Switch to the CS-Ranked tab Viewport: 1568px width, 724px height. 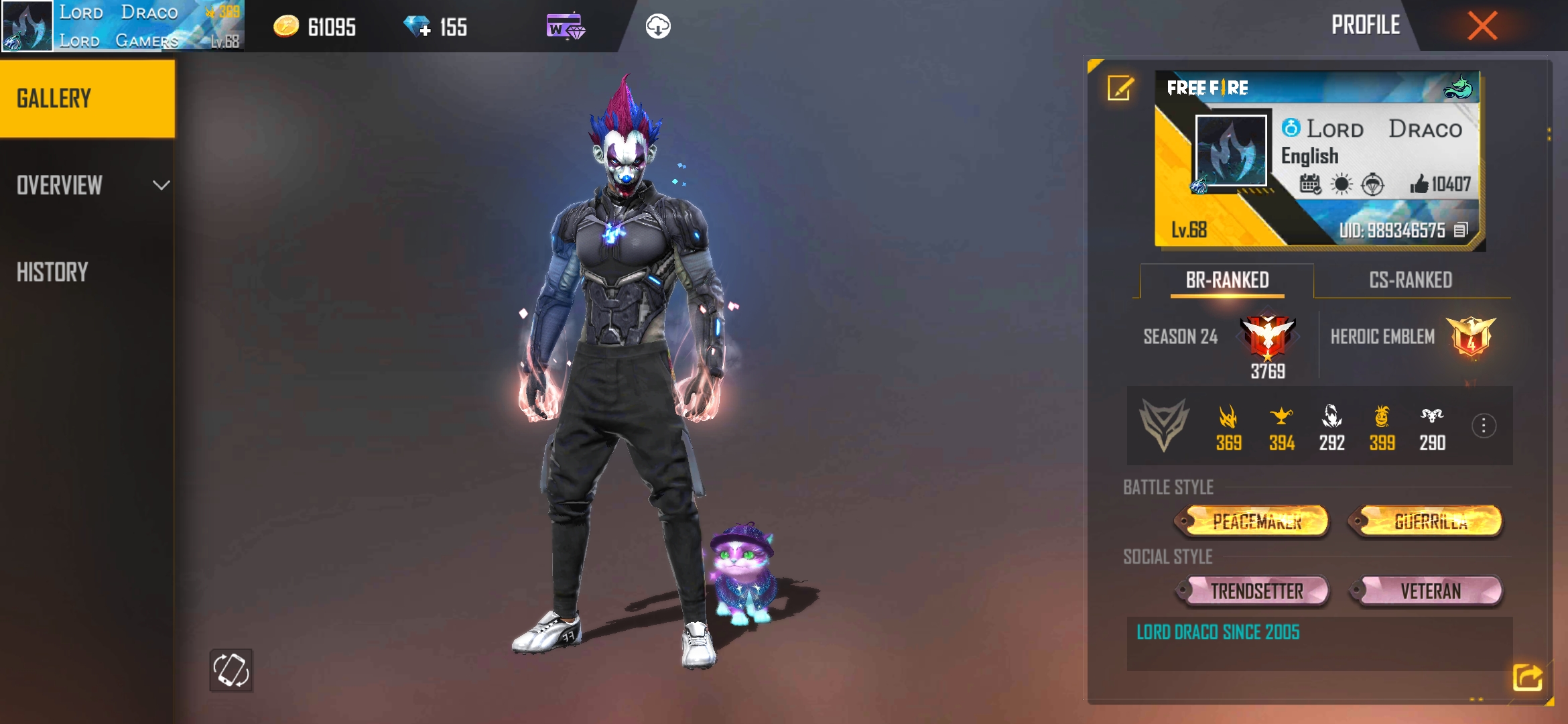point(1411,280)
